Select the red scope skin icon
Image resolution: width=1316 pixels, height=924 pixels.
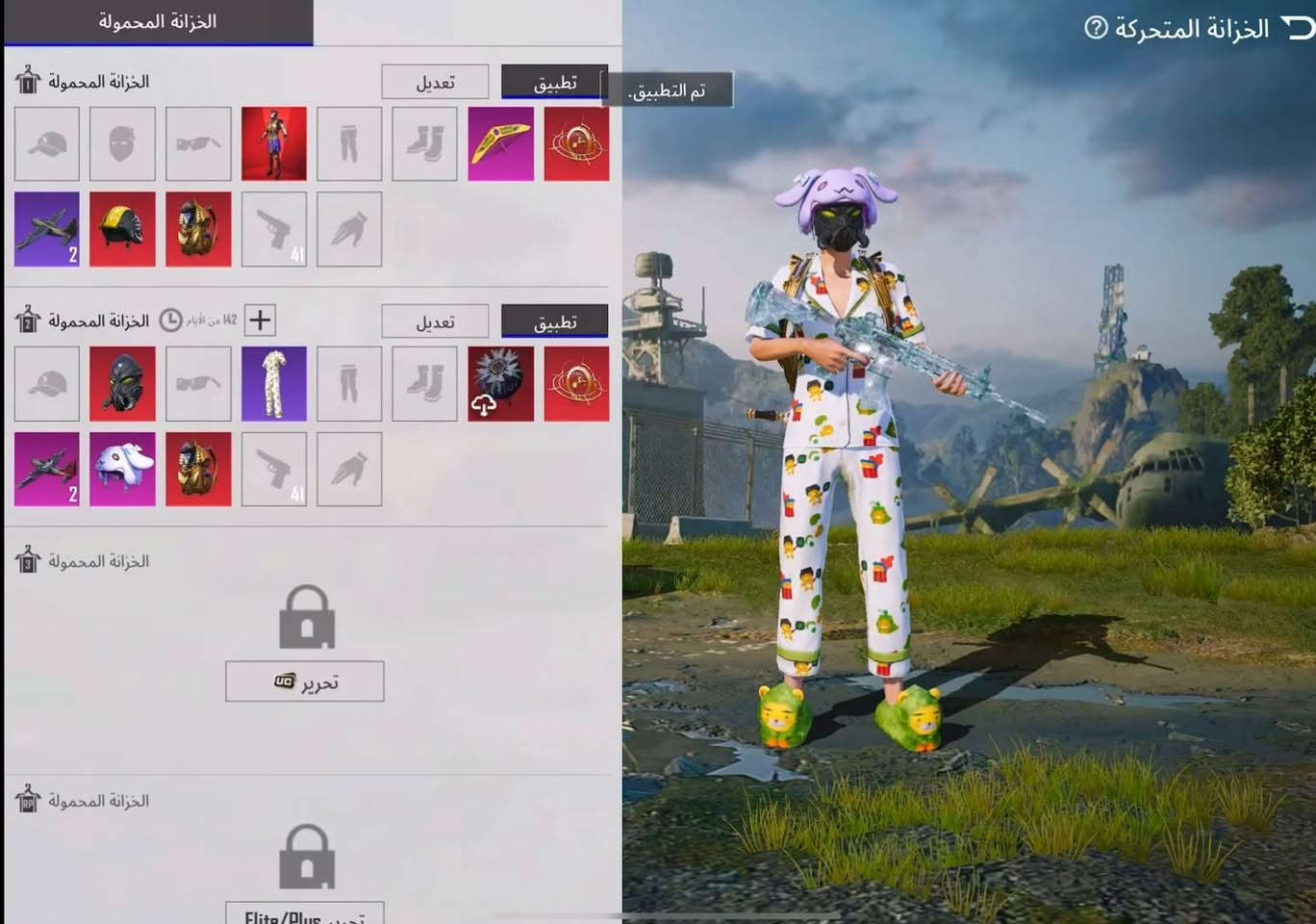pos(575,144)
